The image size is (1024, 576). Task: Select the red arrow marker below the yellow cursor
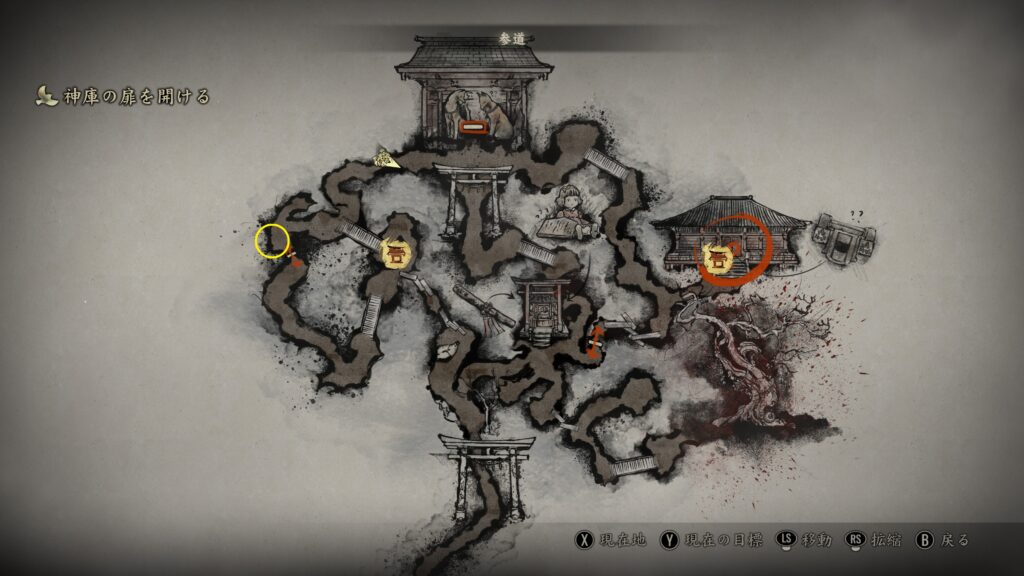pos(294,260)
